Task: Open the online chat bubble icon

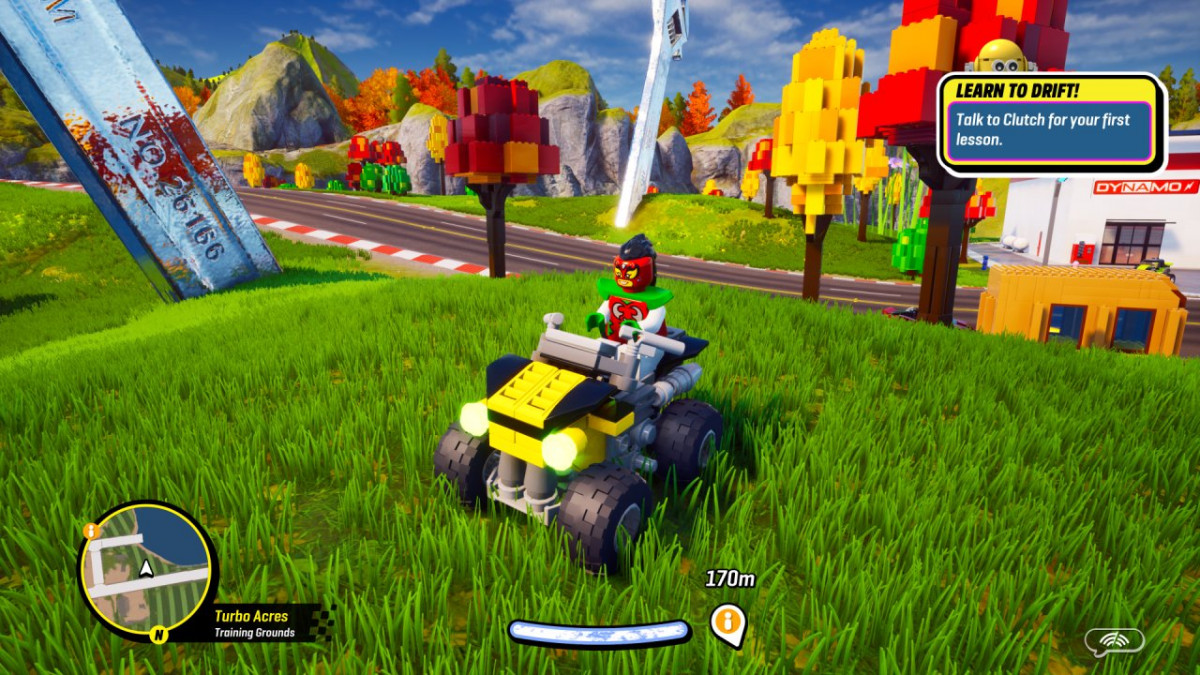Action: click(1114, 642)
